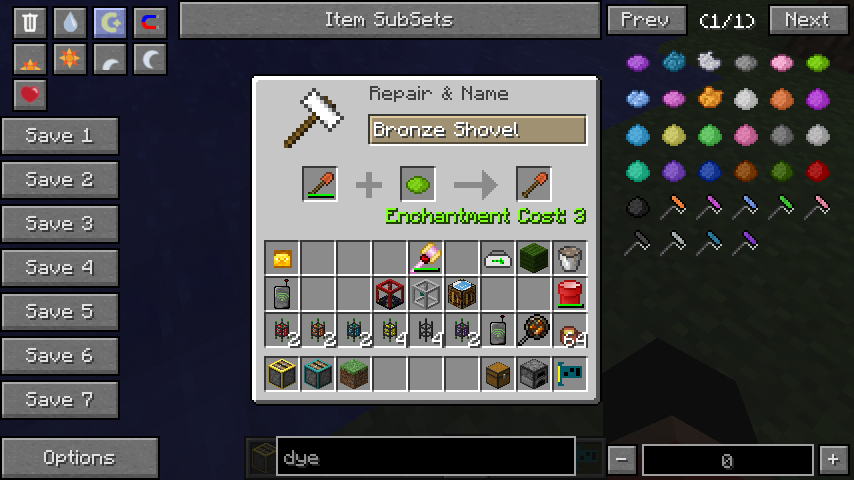Viewport: 854px width, 480px height.
Task: Click the trash can delete icon
Action: [30, 22]
